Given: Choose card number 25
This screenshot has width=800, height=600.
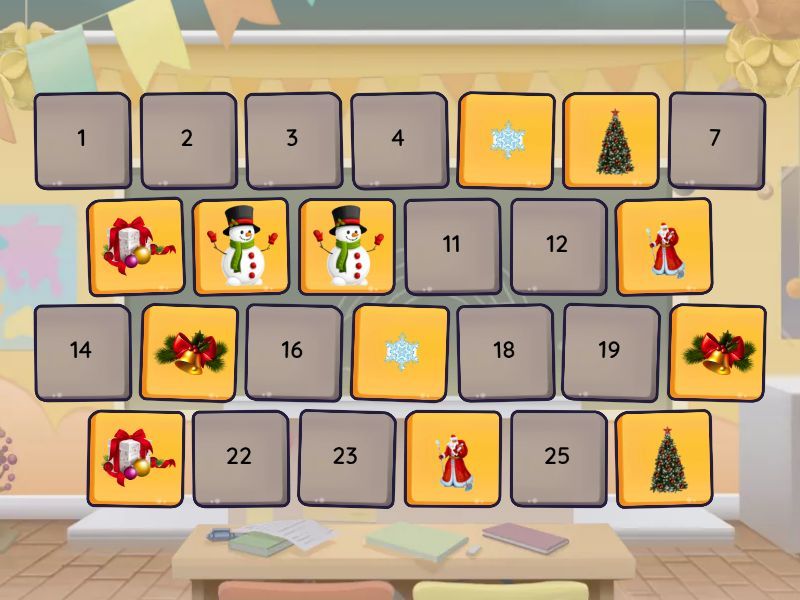Looking at the screenshot, I should 558,458.
